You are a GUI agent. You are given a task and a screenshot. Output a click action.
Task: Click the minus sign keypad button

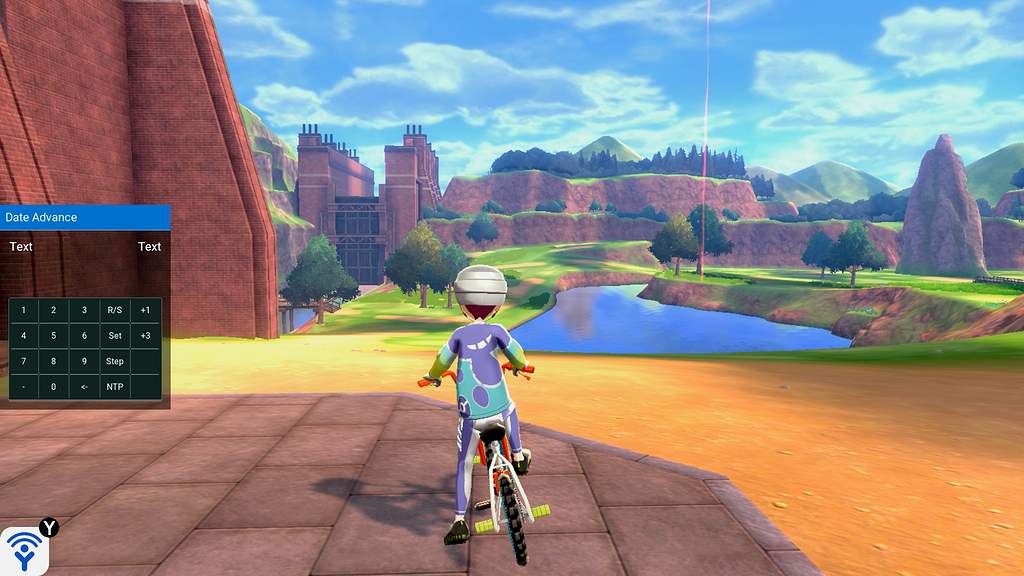[x=24, y=387]
